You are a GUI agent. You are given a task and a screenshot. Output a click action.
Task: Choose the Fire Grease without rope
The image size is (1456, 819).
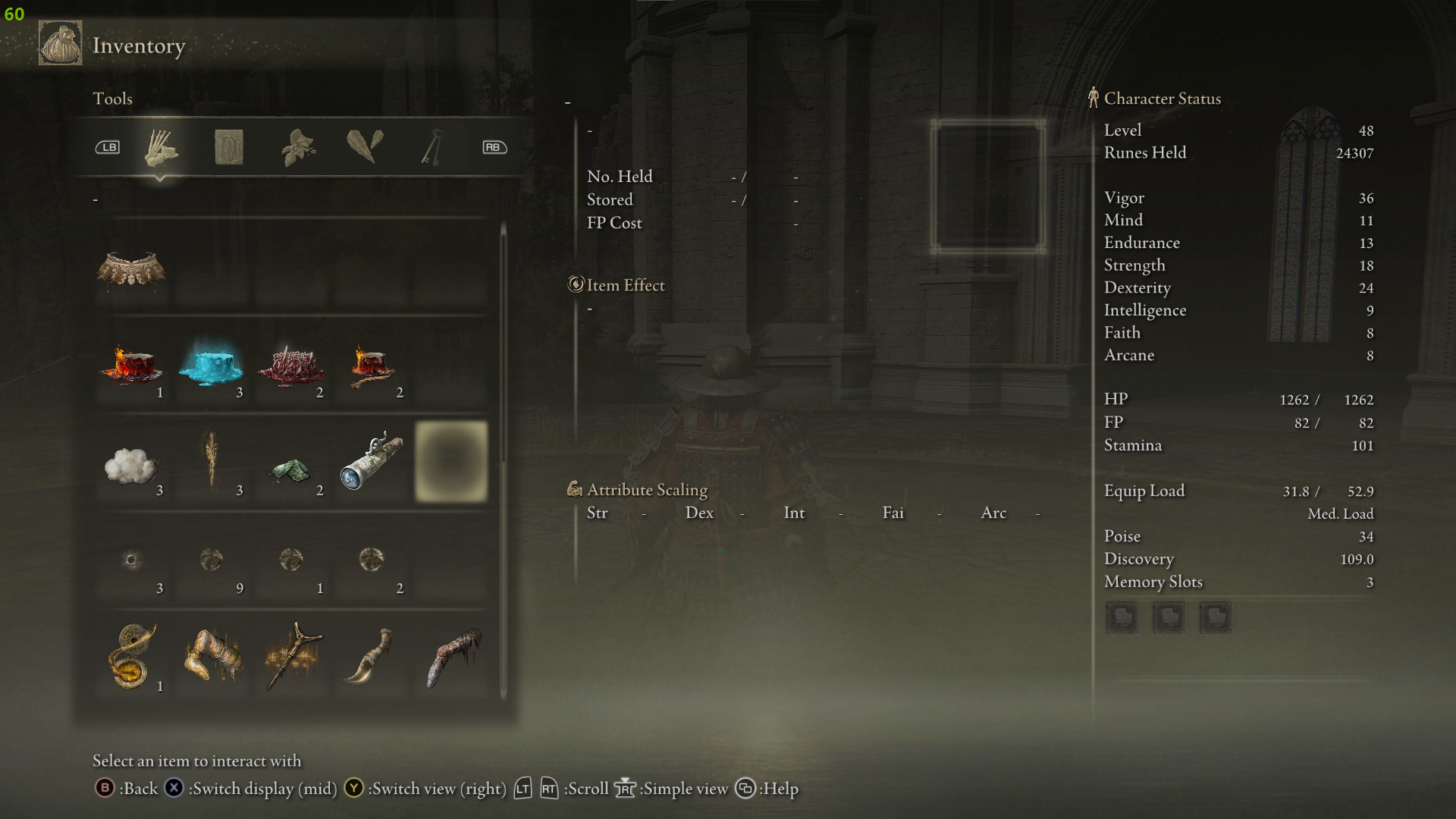pyautogui.click(x=131, y=366)
